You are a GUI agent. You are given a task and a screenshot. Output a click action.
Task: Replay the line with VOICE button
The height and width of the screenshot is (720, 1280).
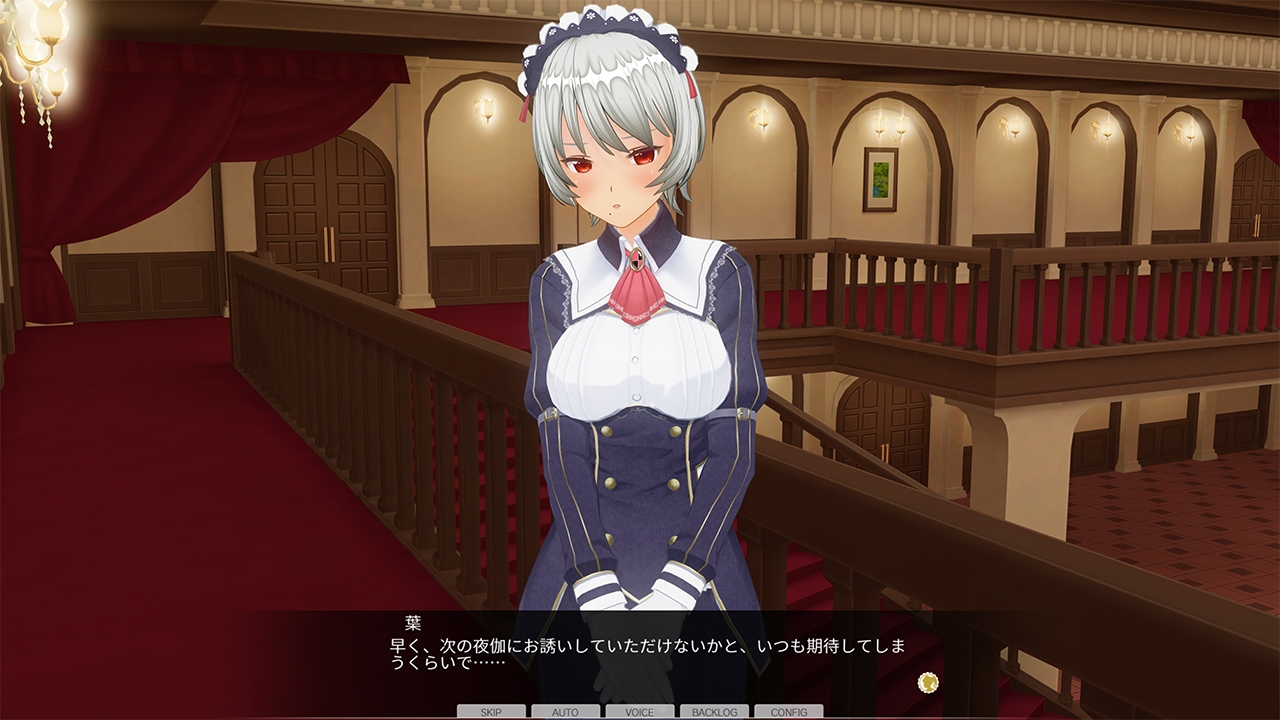[640, 712]
